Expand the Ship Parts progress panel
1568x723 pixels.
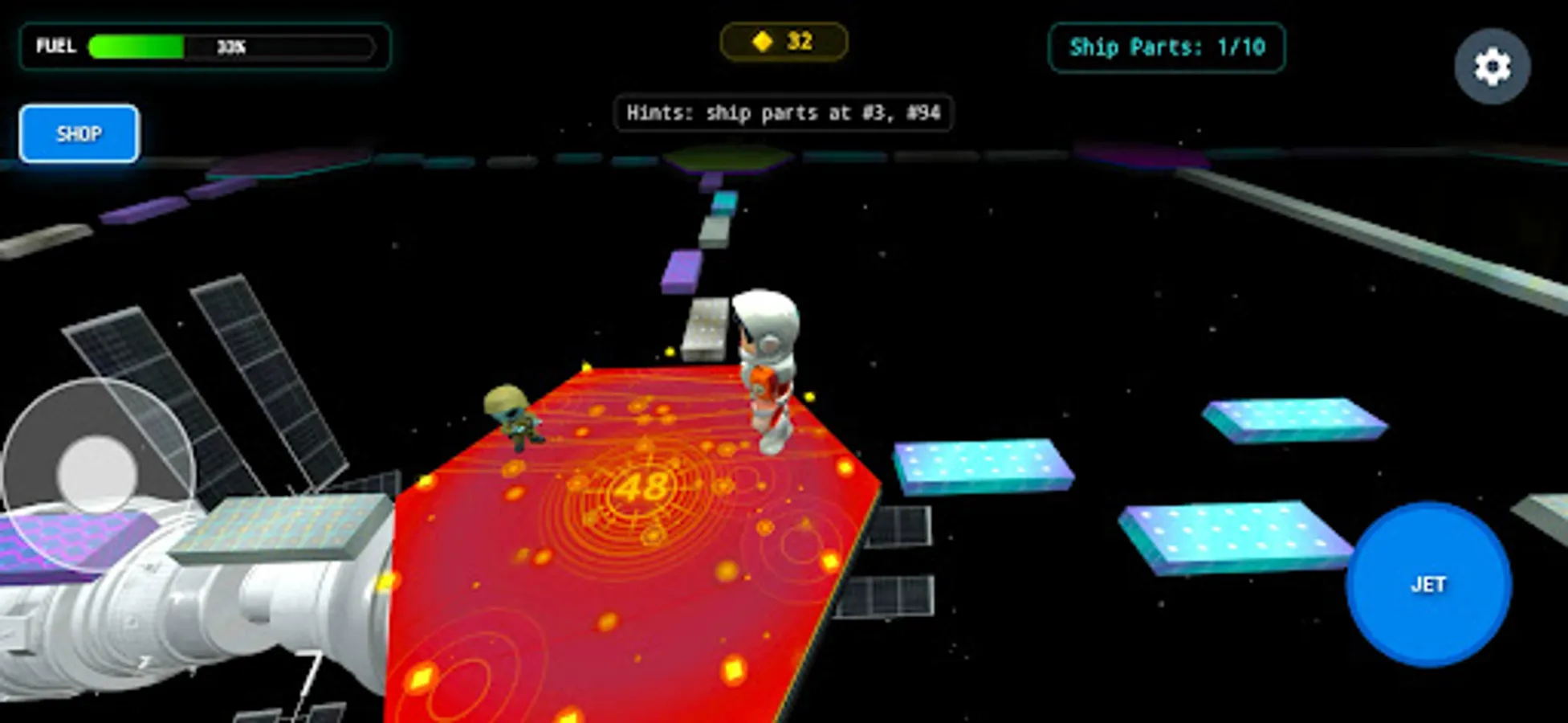point(1167,48)
